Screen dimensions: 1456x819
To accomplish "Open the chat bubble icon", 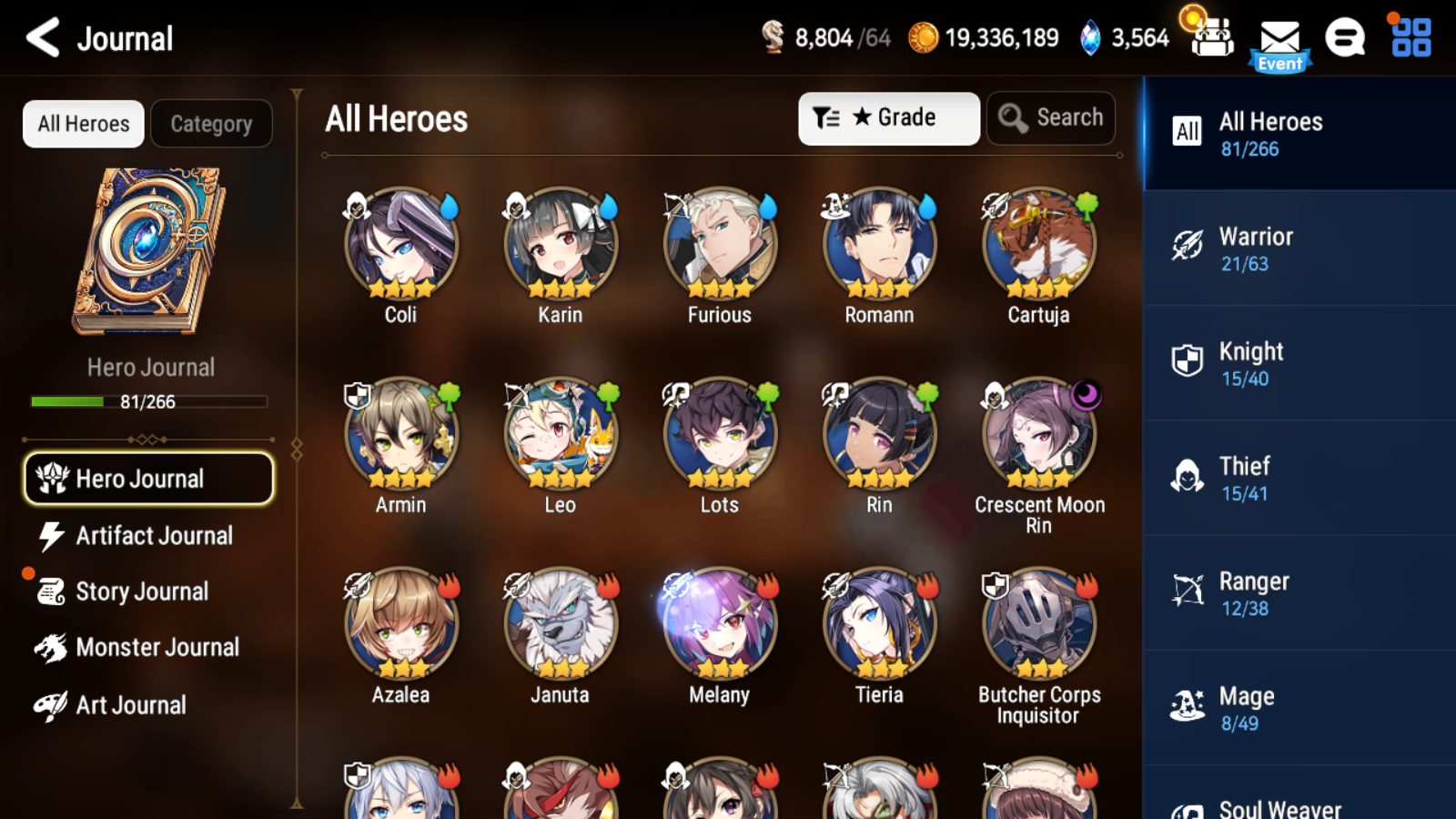I will point(1344,38).
